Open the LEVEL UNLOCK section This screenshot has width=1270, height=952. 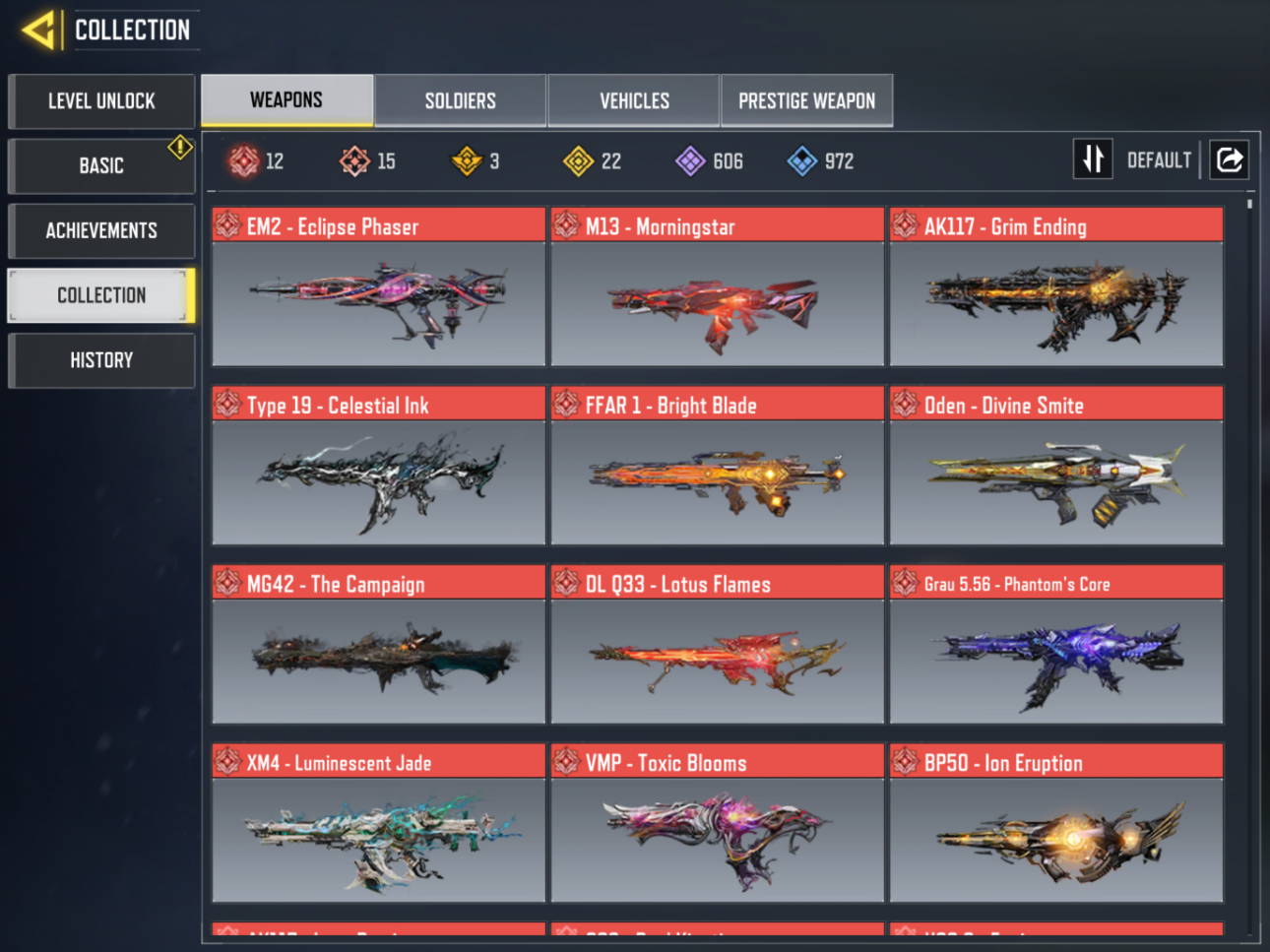(x=101, y=101)
